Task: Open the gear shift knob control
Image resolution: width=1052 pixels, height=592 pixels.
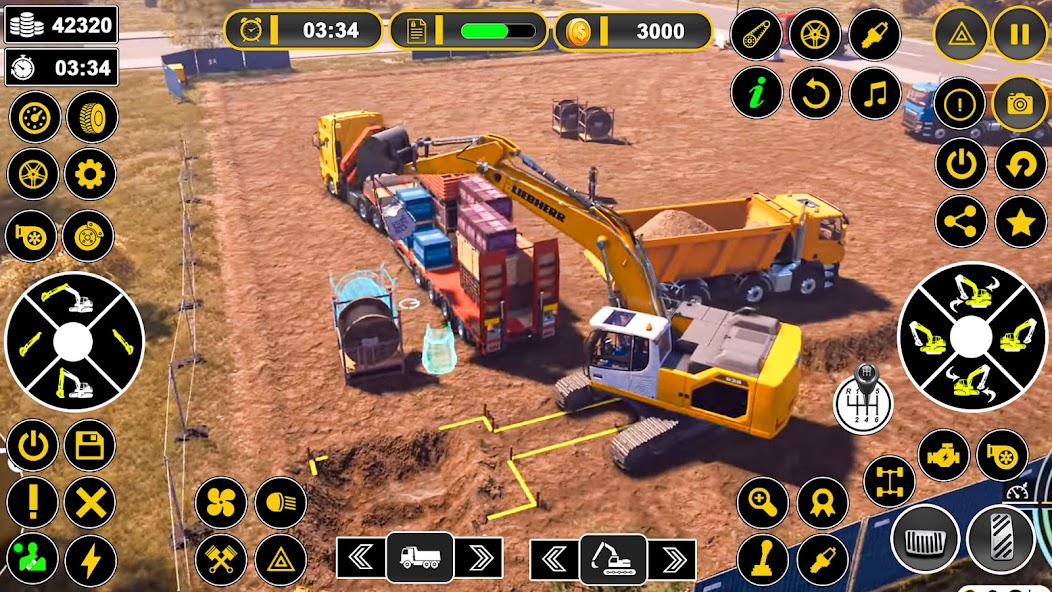Action: tap(859, 398)
